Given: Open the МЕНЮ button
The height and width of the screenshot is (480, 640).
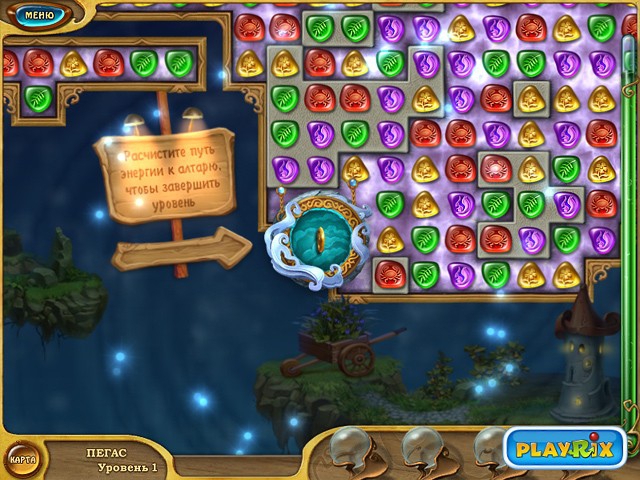Looking at the screenshot, I should point(38,15).
